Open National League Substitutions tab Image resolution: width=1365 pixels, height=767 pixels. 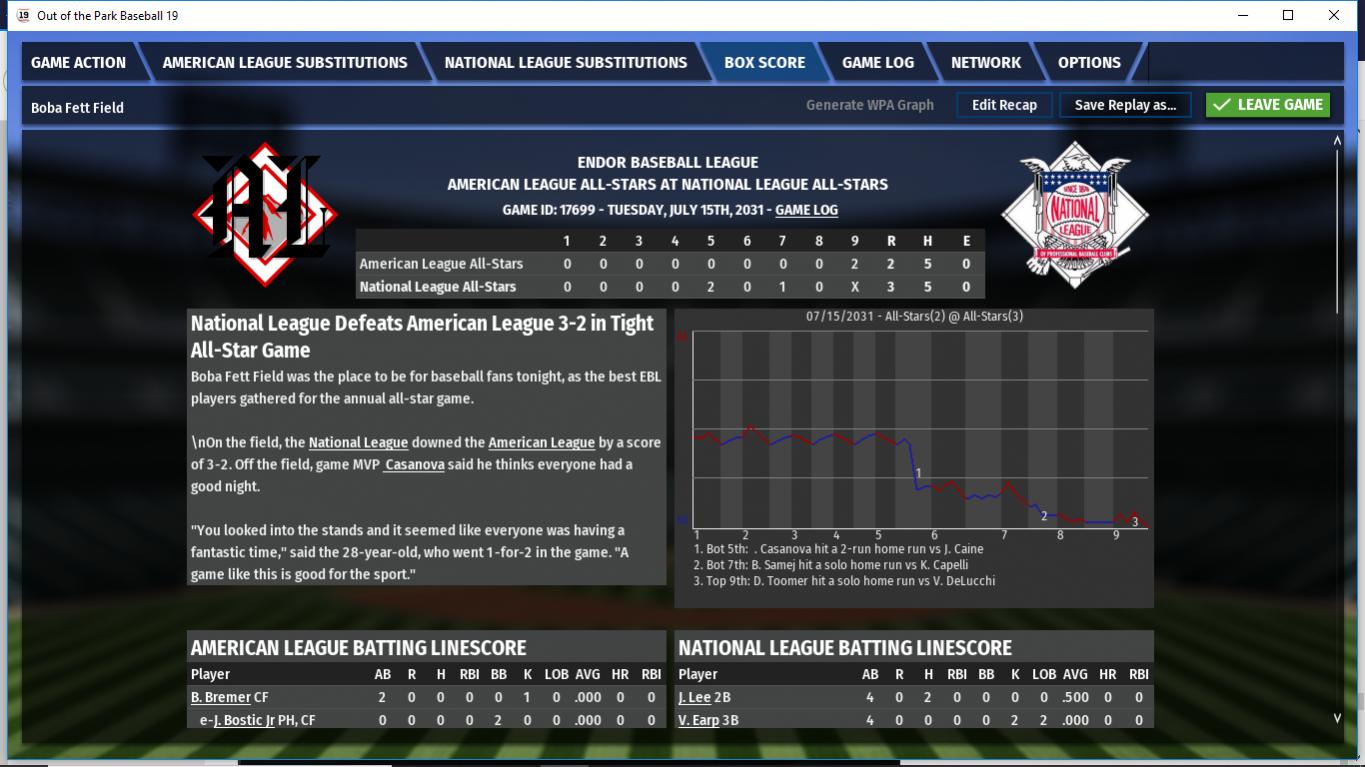tap(565, 62)
